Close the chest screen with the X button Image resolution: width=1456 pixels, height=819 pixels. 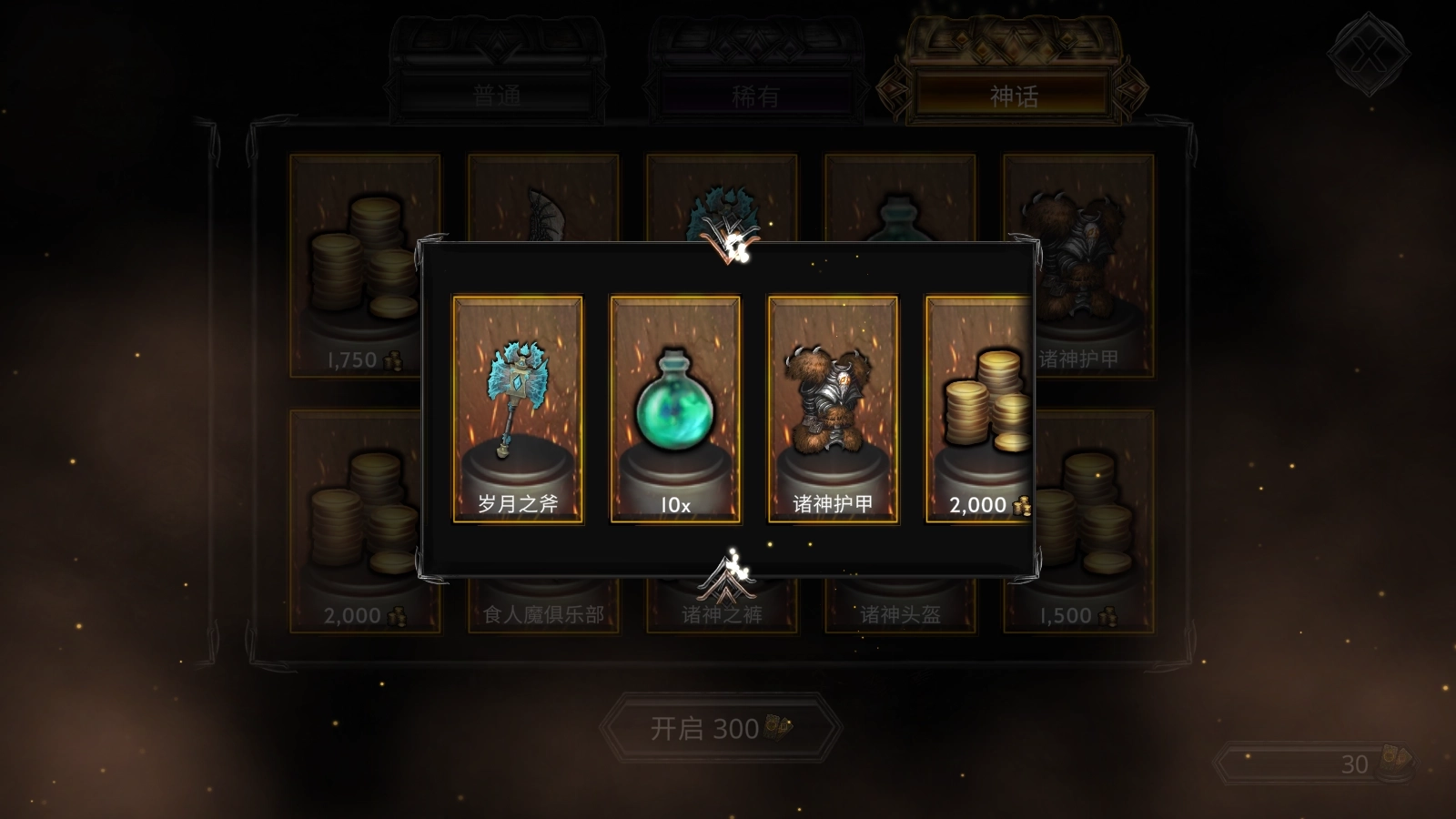click(1368, 56)
